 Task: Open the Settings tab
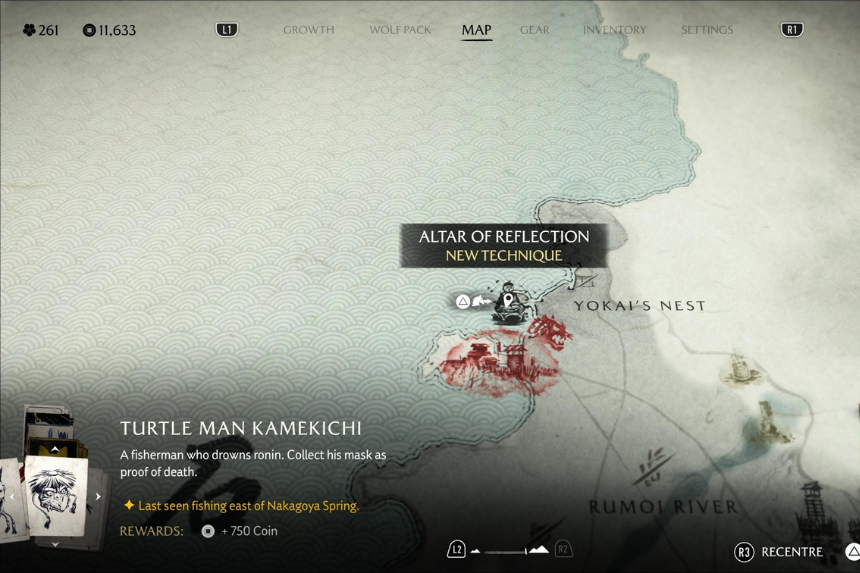pyautogui.click(x=707, y=30)
